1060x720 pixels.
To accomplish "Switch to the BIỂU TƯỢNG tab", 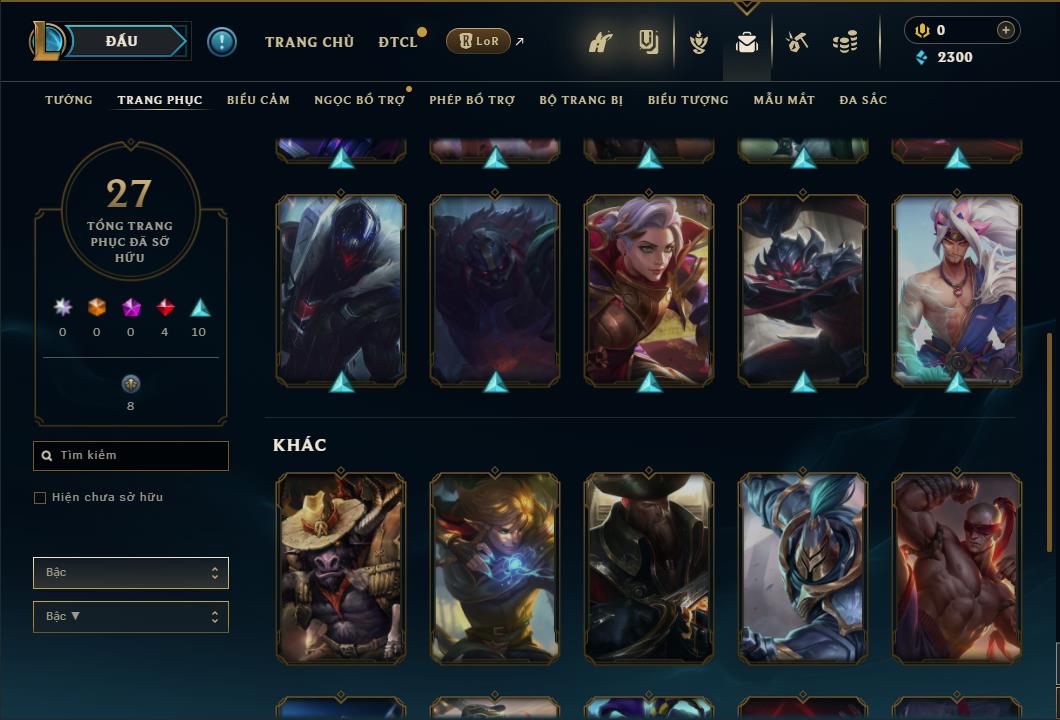I will coord(688,100).
